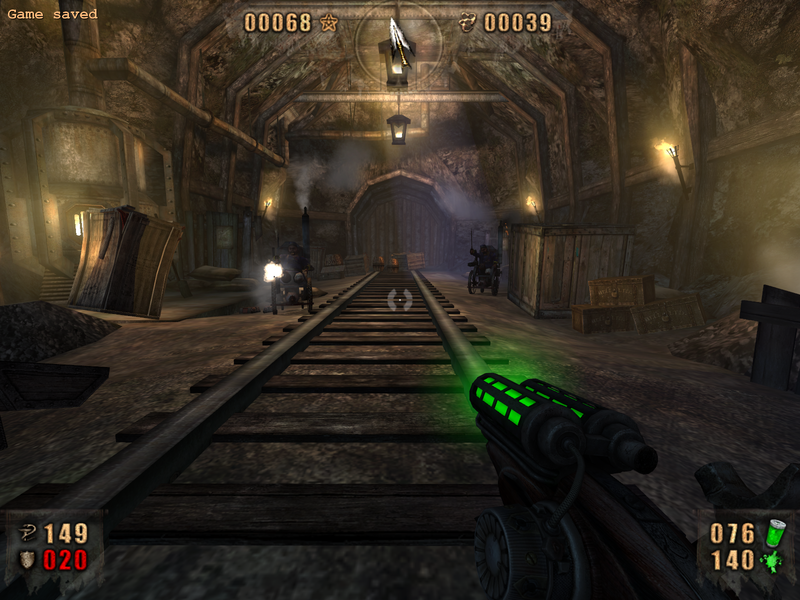This screenshot has width=800, height=600.
Task: Click the souls icon beside 00039
Action: (467, 22)
